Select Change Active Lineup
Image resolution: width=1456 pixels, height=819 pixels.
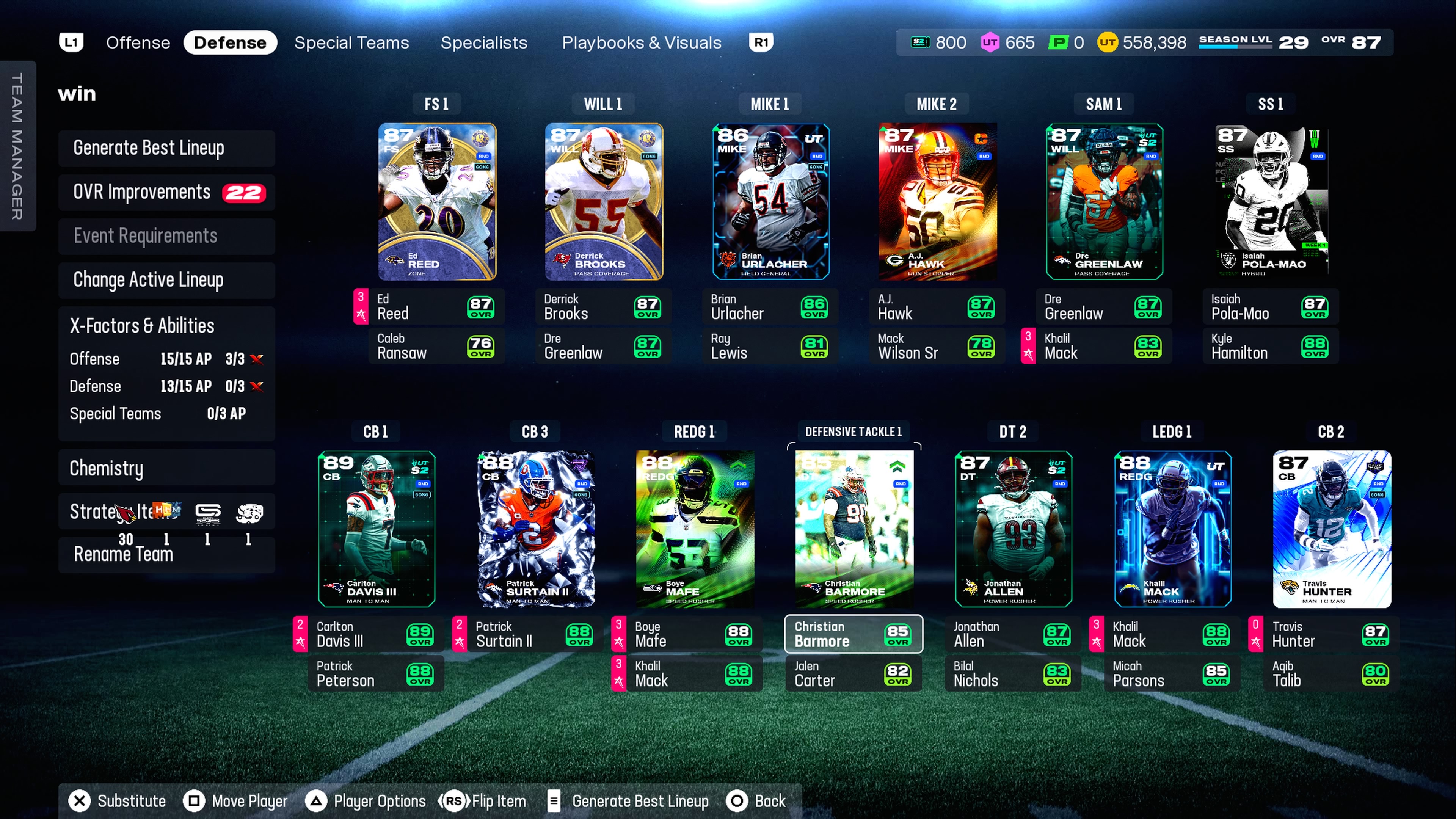coord(166,280)
